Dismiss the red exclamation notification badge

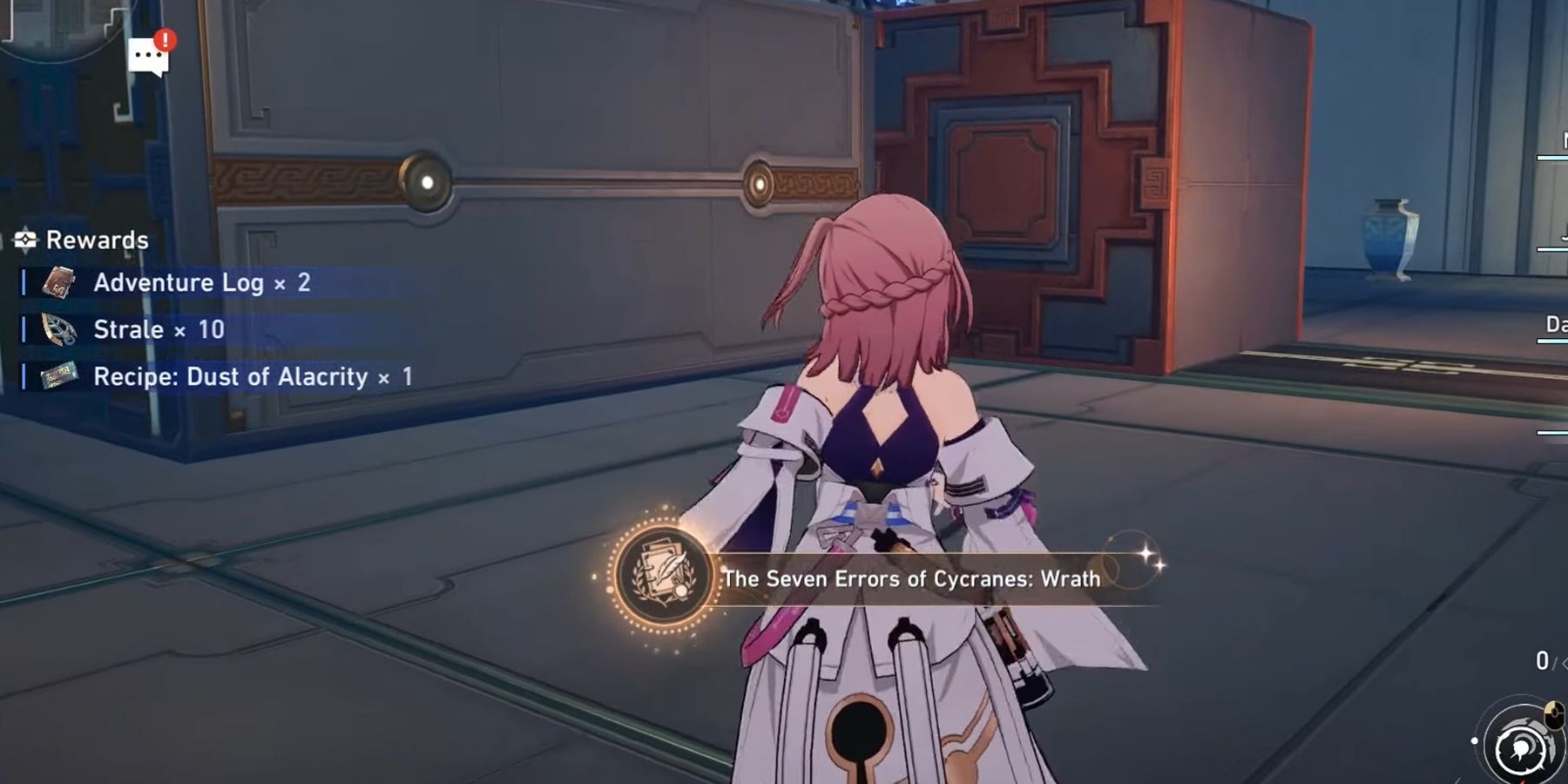point(166,41)
